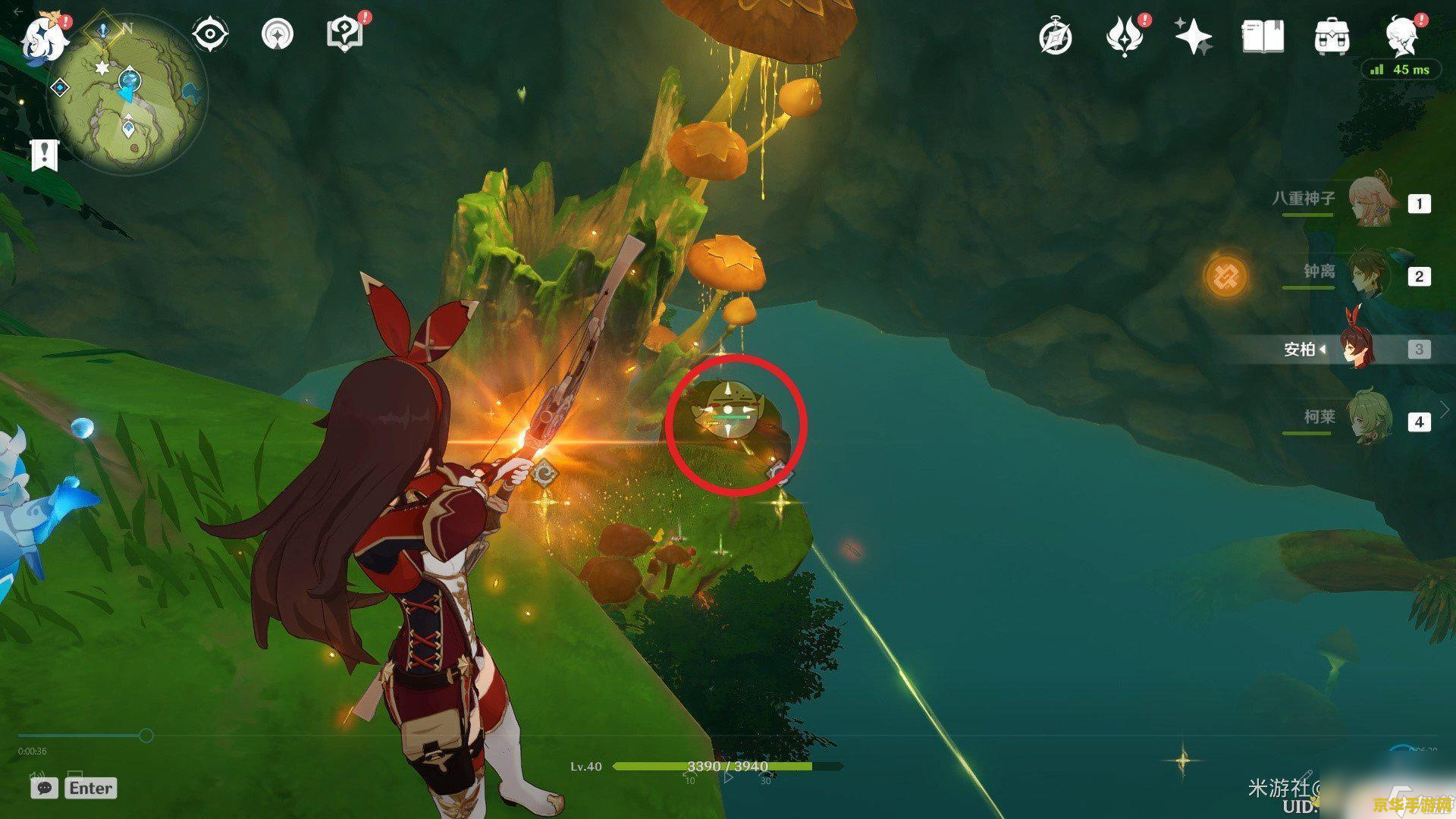Activate the eye-shaped Elemental Sight icon
Screen dimensions: 1456x819
(210, 35)
